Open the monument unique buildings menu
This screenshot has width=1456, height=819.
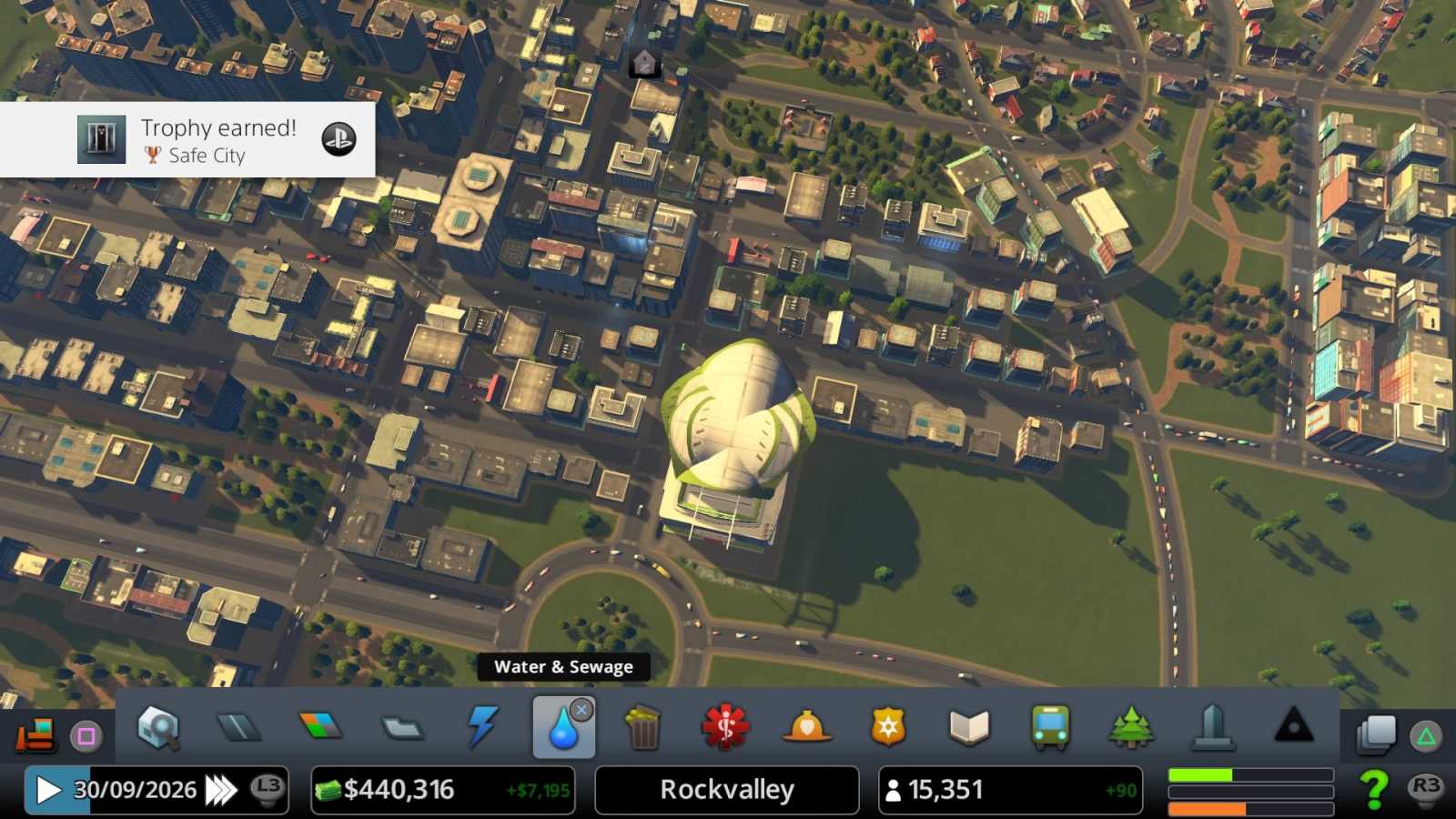[x=1212, y=728]
